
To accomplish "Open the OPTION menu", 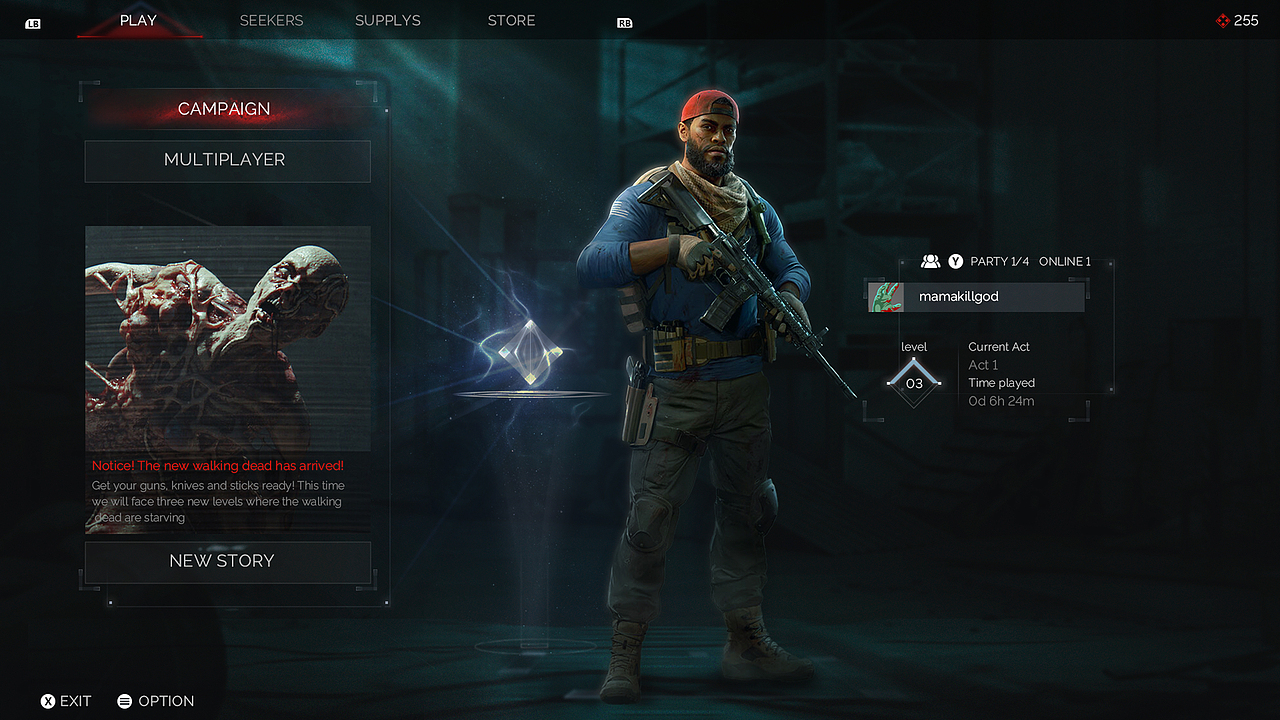I will (156, 701).
